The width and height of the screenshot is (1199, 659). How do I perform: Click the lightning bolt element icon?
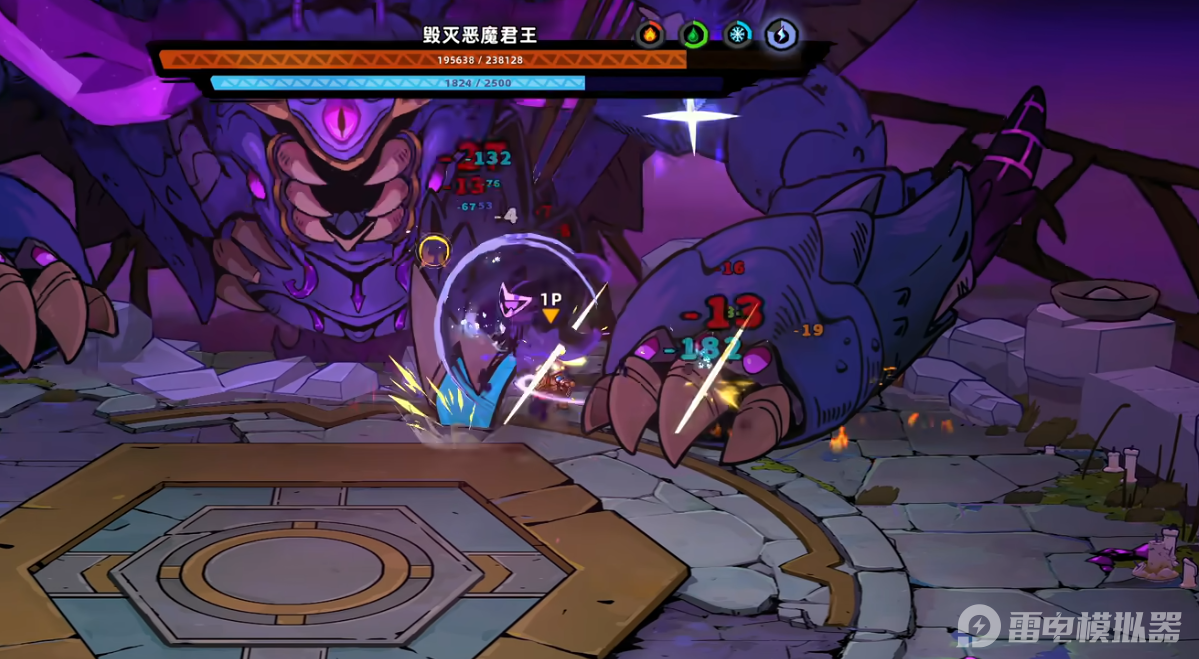[781, 35]
